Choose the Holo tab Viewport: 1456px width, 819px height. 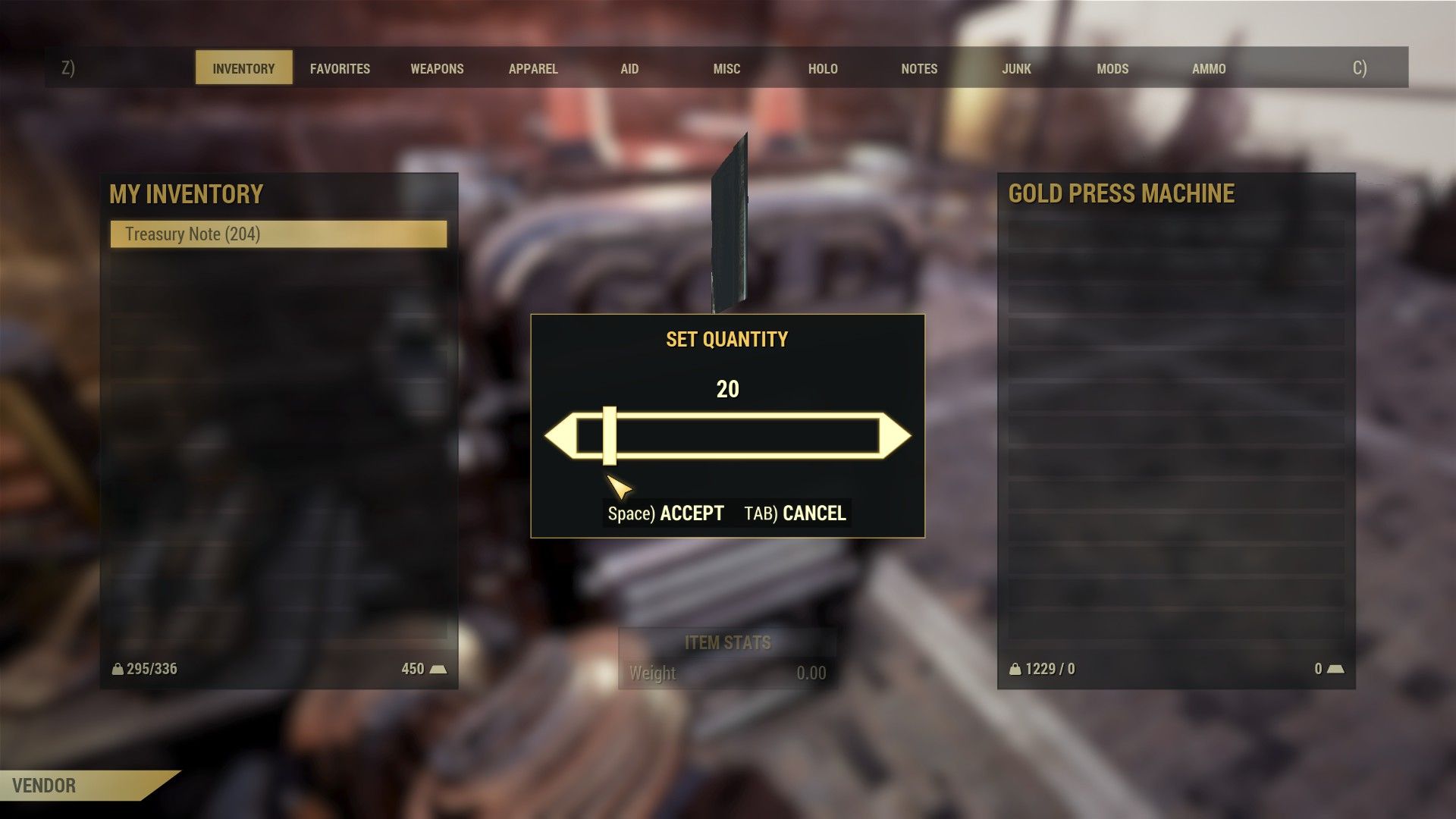pos(823,68)
